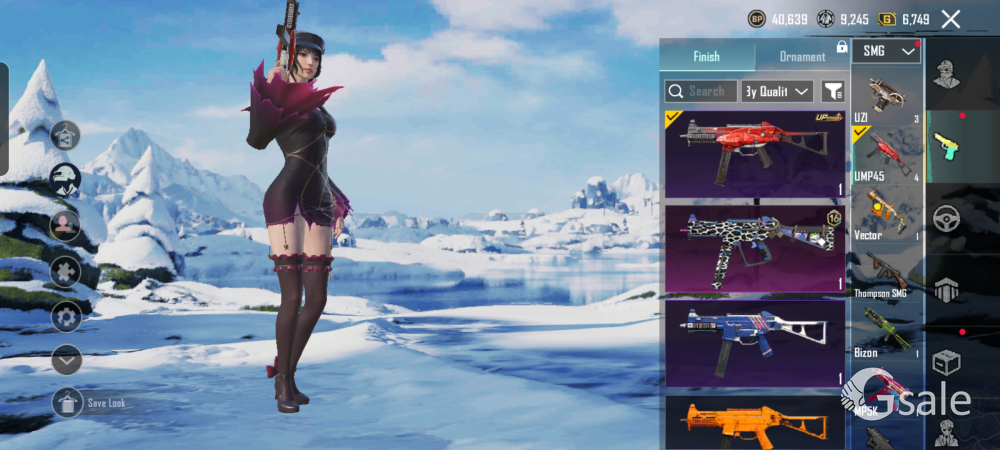The image size is (1000, 450).
Task: Switch to the Finish tab
Action: tap(706, 57)
